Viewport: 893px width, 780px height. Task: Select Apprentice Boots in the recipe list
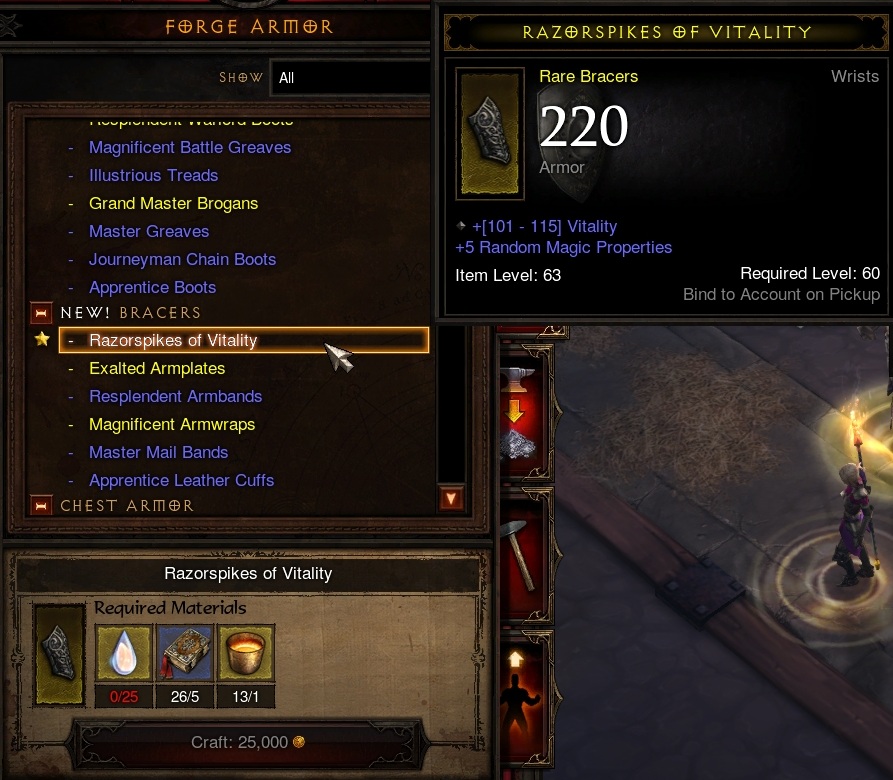152,288
